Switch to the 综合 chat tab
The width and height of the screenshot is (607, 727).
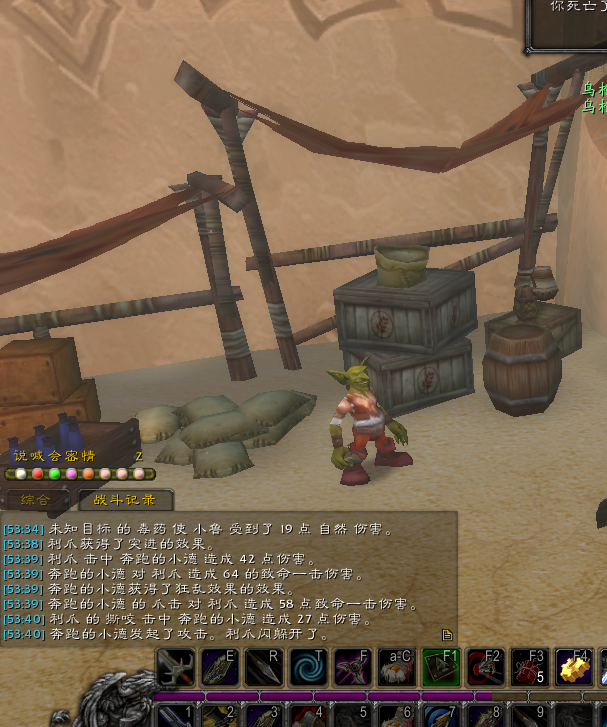click(36, 499)
